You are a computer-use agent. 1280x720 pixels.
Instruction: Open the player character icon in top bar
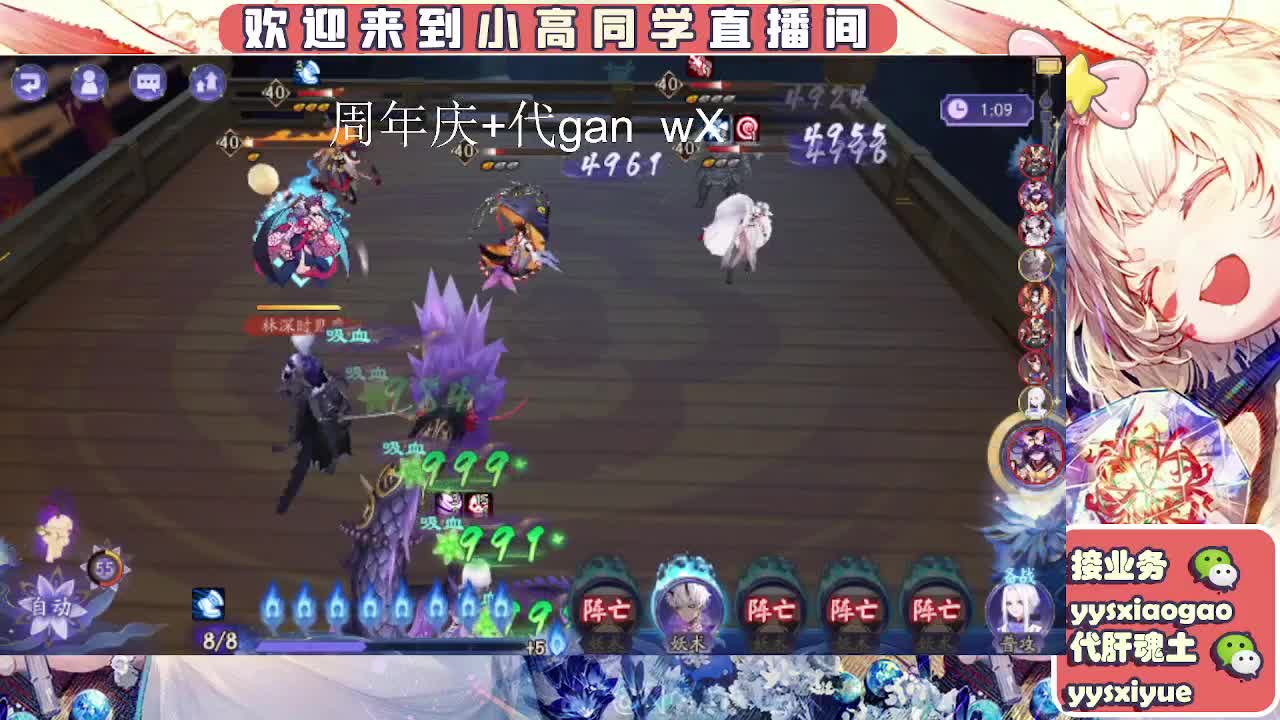click(x=89, y=85)
